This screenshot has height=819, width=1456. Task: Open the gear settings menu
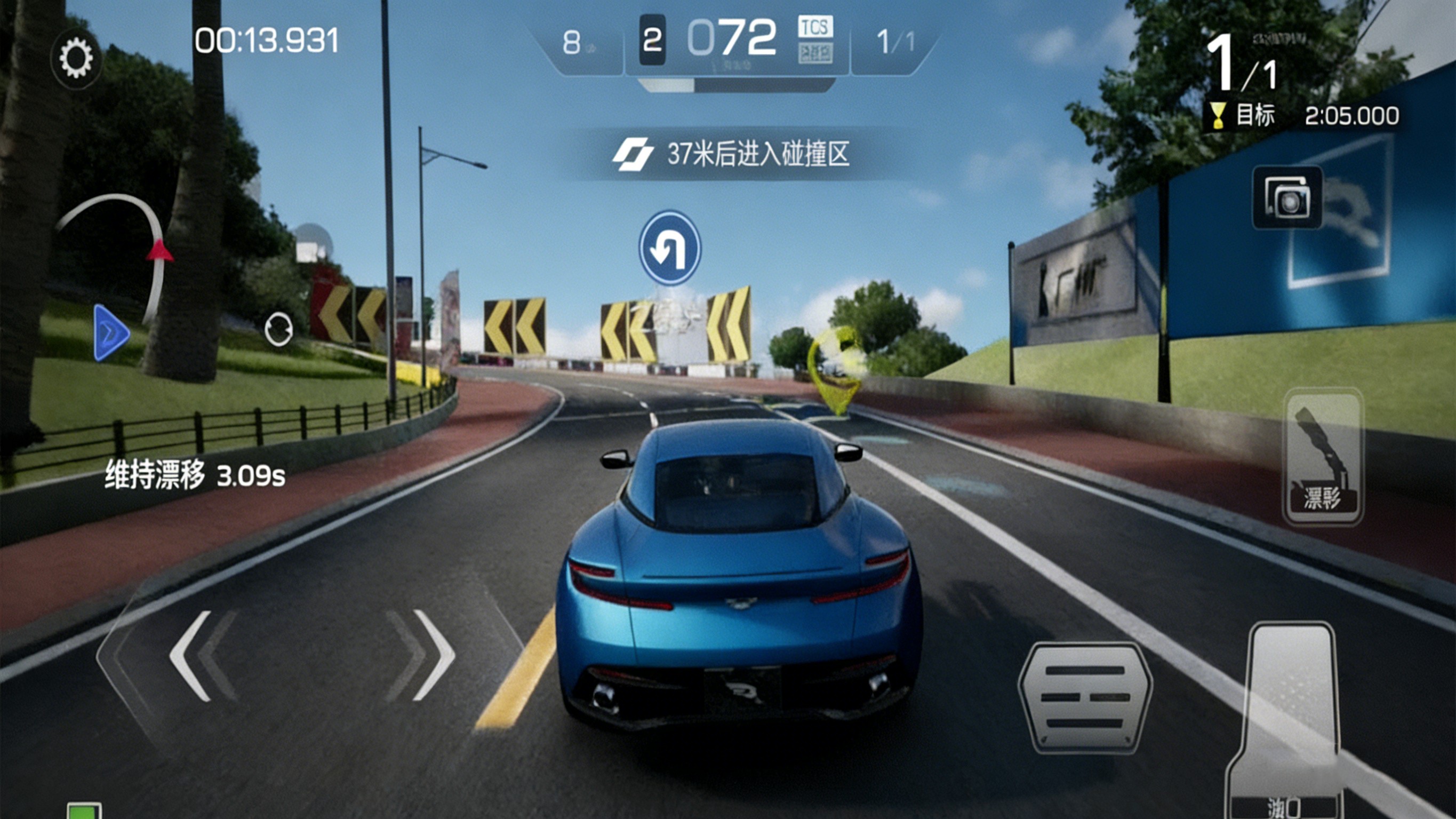pyautogui.click(x=76, y=58)
